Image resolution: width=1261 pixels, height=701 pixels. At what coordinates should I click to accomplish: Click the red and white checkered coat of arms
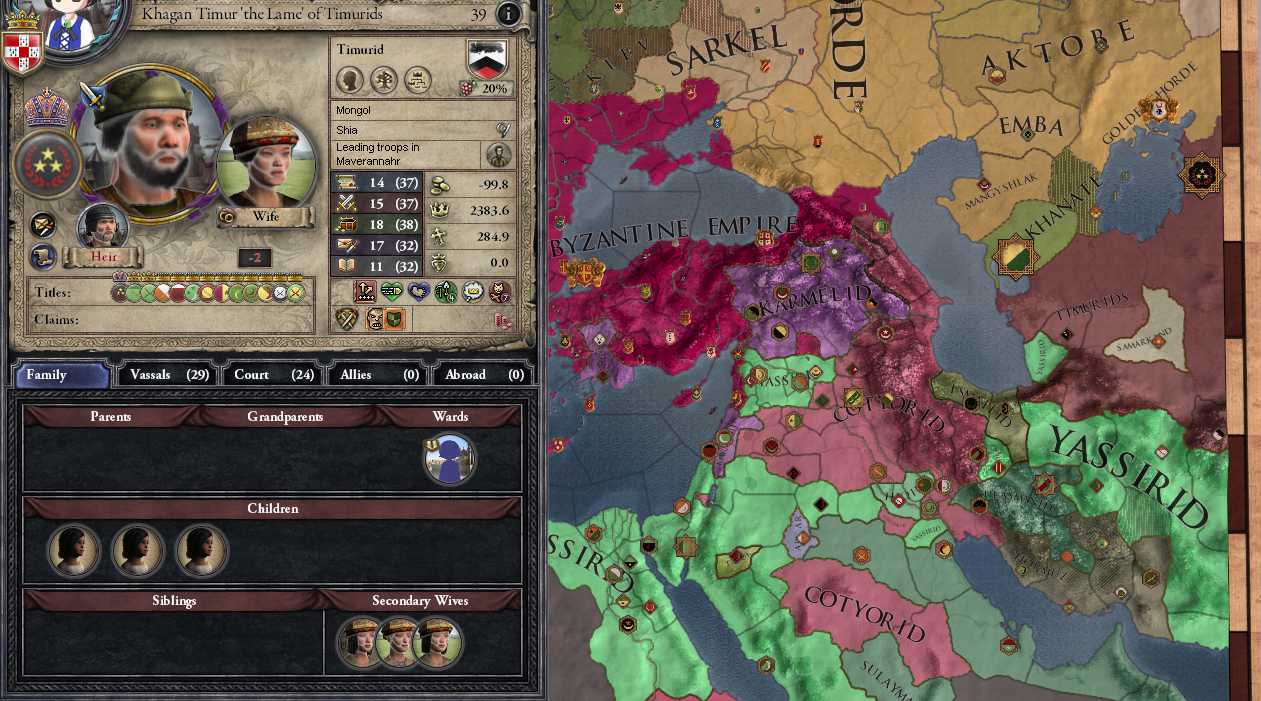point(22,50)
